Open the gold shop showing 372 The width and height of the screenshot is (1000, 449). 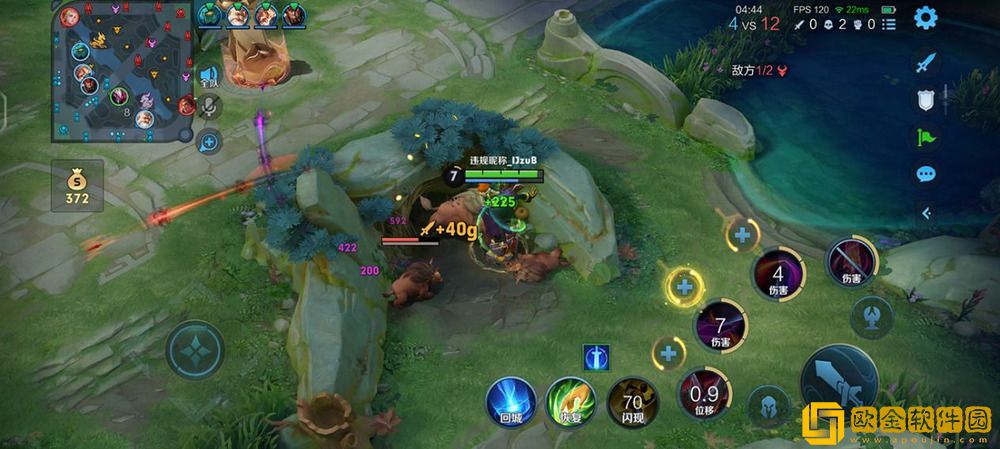pyautogui.click(x=78, y=187)
